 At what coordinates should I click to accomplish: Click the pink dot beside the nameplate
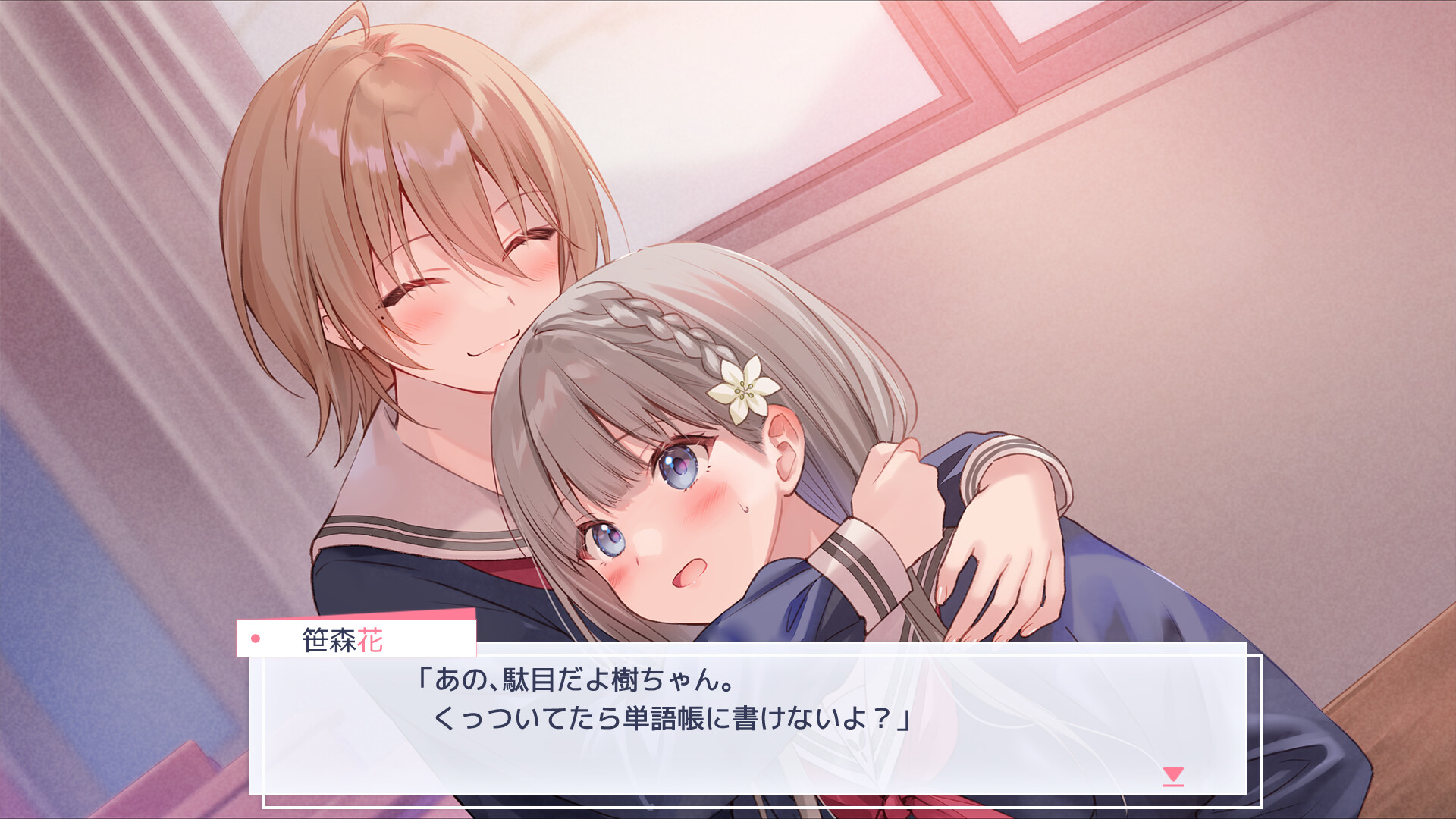coord(257,641)
